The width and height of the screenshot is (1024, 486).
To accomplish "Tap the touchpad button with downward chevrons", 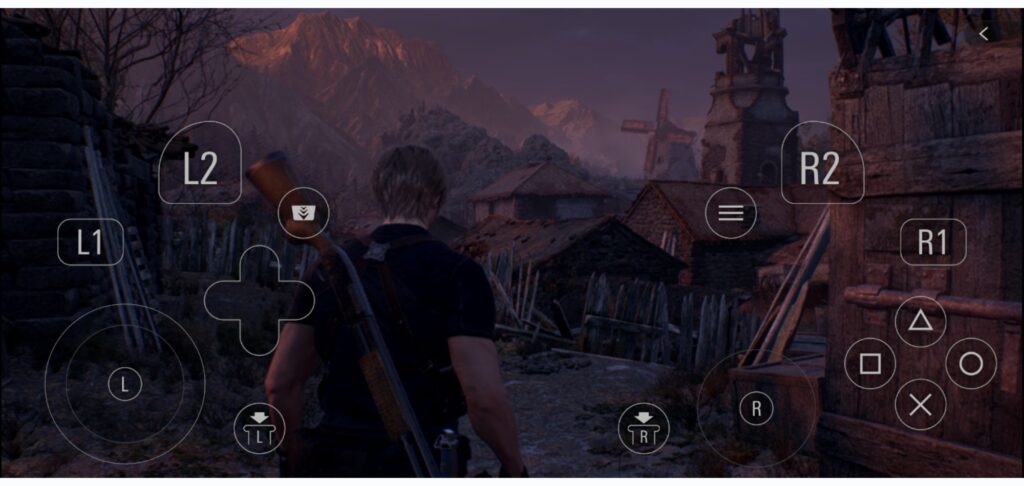I will 303,213.
